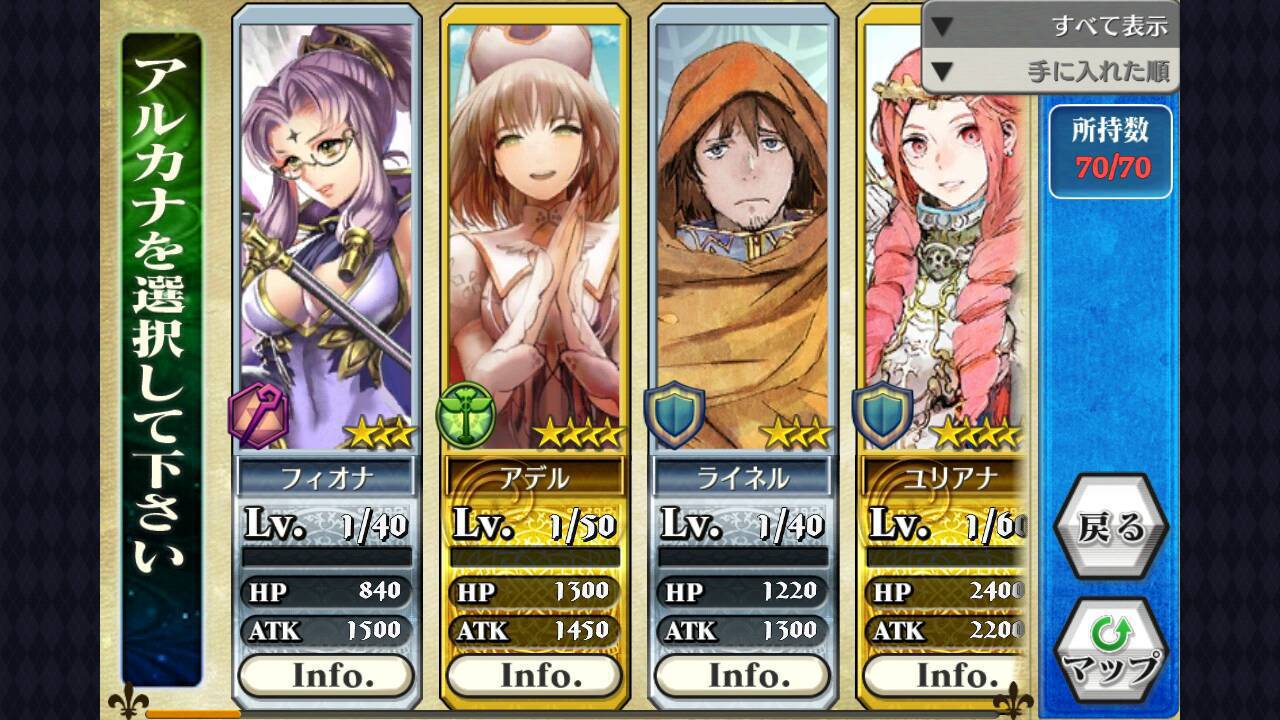Open Info. for ユリアナ
The height and width of the screenshot is (720, 1280).
click(x=944, y=675)
